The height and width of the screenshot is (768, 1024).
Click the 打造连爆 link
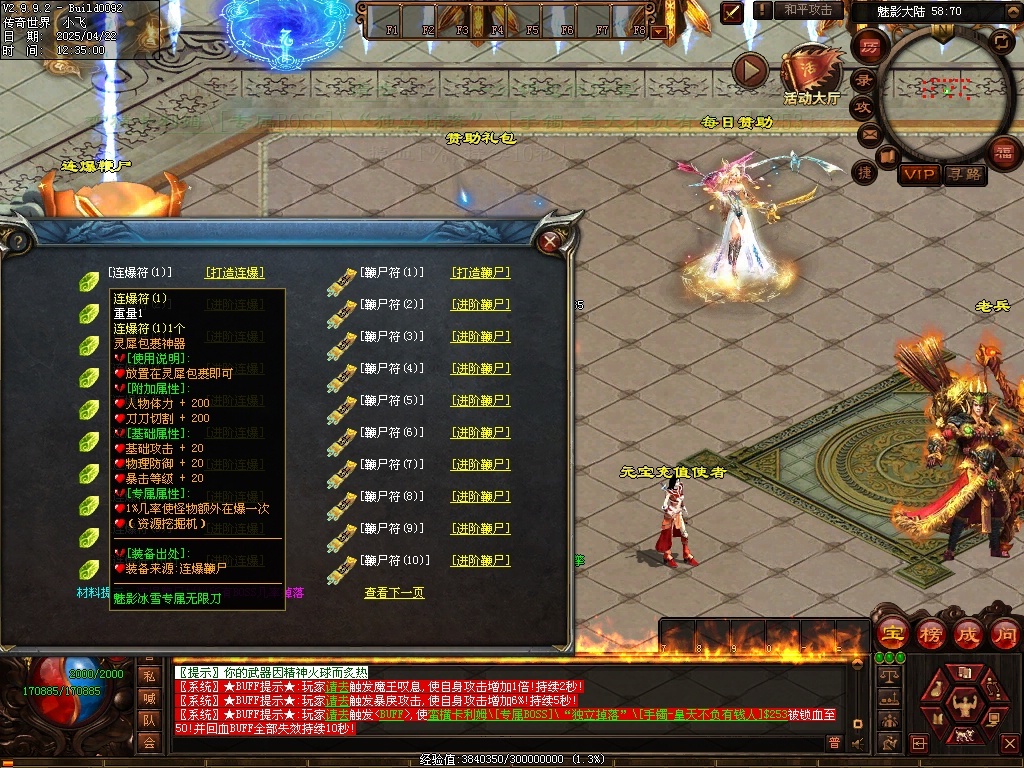point(235,272)
